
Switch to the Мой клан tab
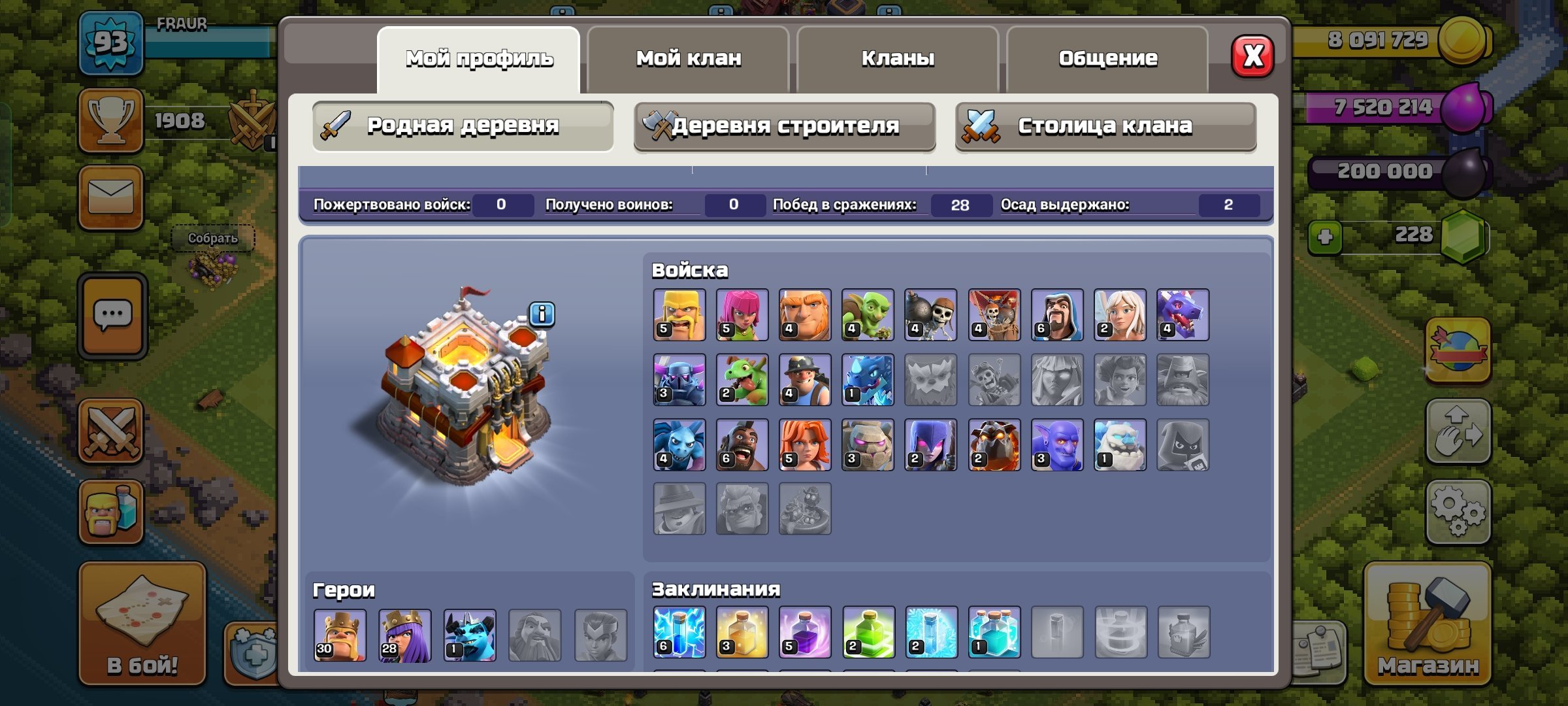point(687,58)
